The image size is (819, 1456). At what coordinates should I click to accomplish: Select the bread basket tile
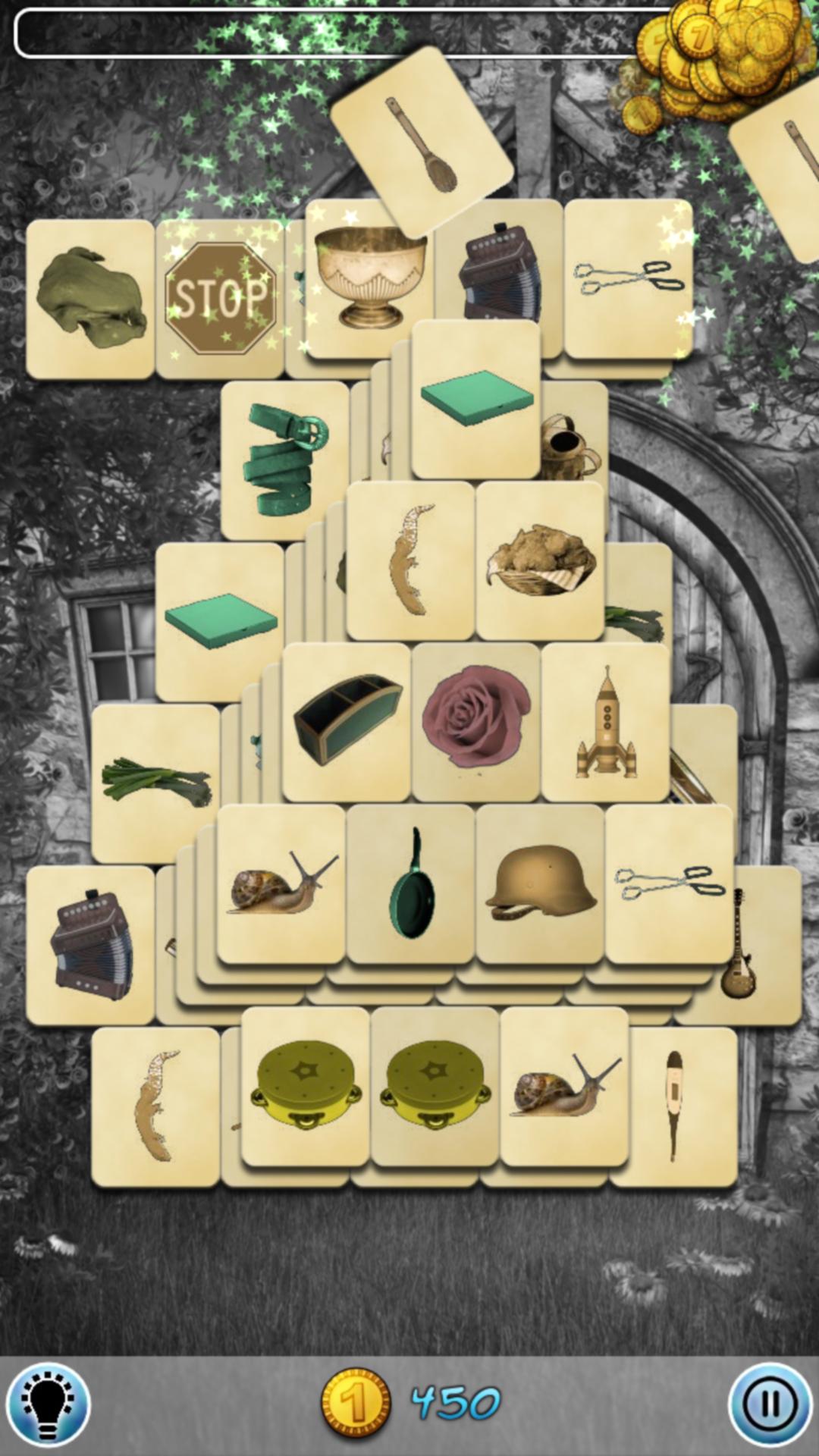540,561
